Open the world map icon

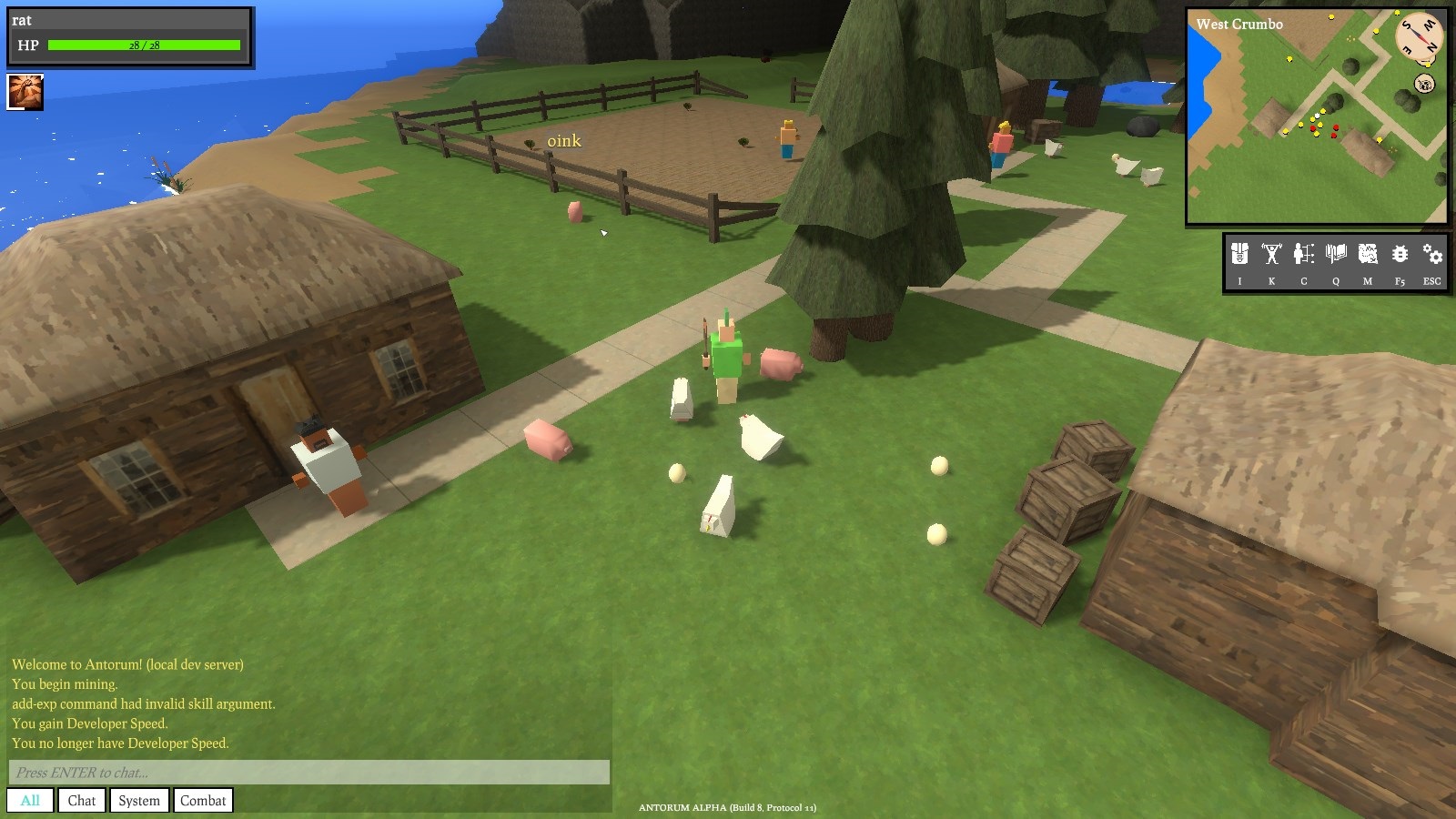[x=1368, y=254]
